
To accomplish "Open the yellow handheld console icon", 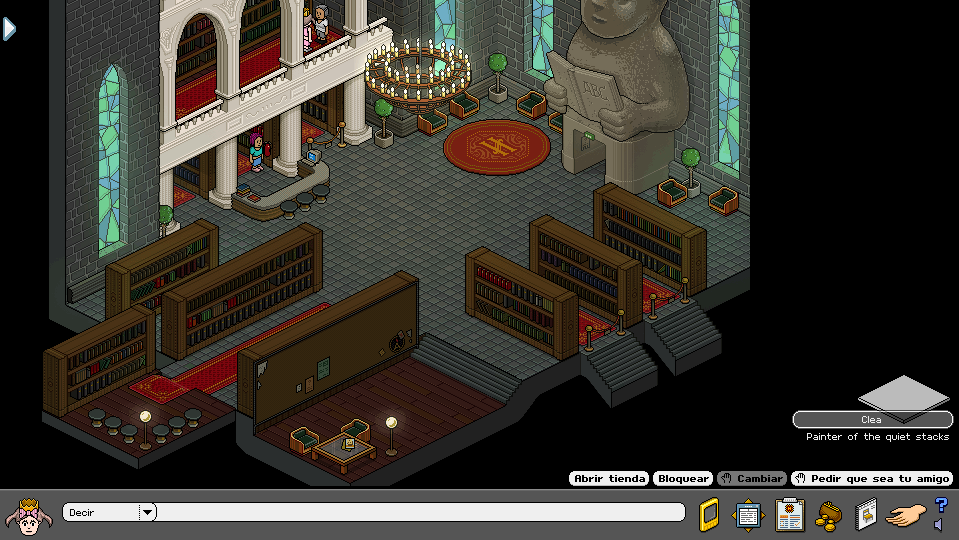I will 708,514.
